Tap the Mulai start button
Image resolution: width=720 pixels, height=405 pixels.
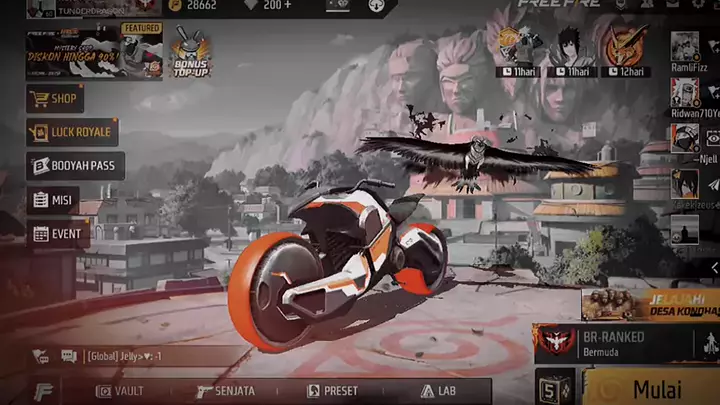coord(656,388)
